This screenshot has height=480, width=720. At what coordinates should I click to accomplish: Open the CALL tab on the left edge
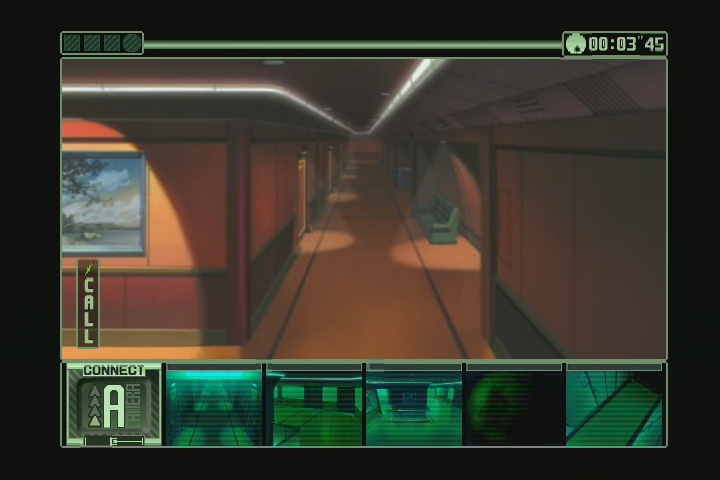click(x=88, y=304)
